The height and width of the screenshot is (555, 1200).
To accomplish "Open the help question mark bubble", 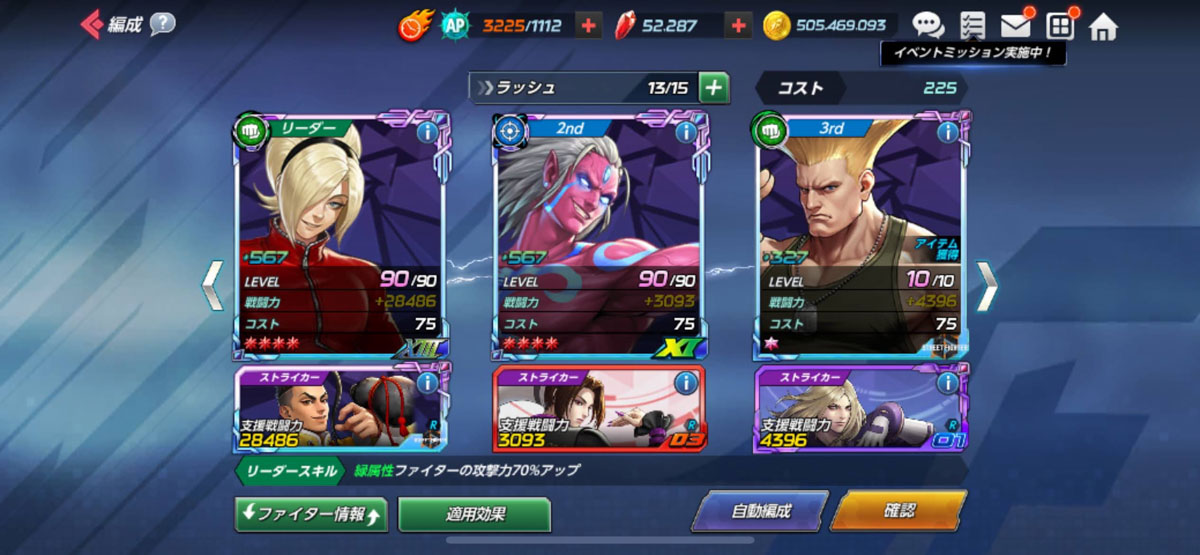I will [x=163, y=24].
